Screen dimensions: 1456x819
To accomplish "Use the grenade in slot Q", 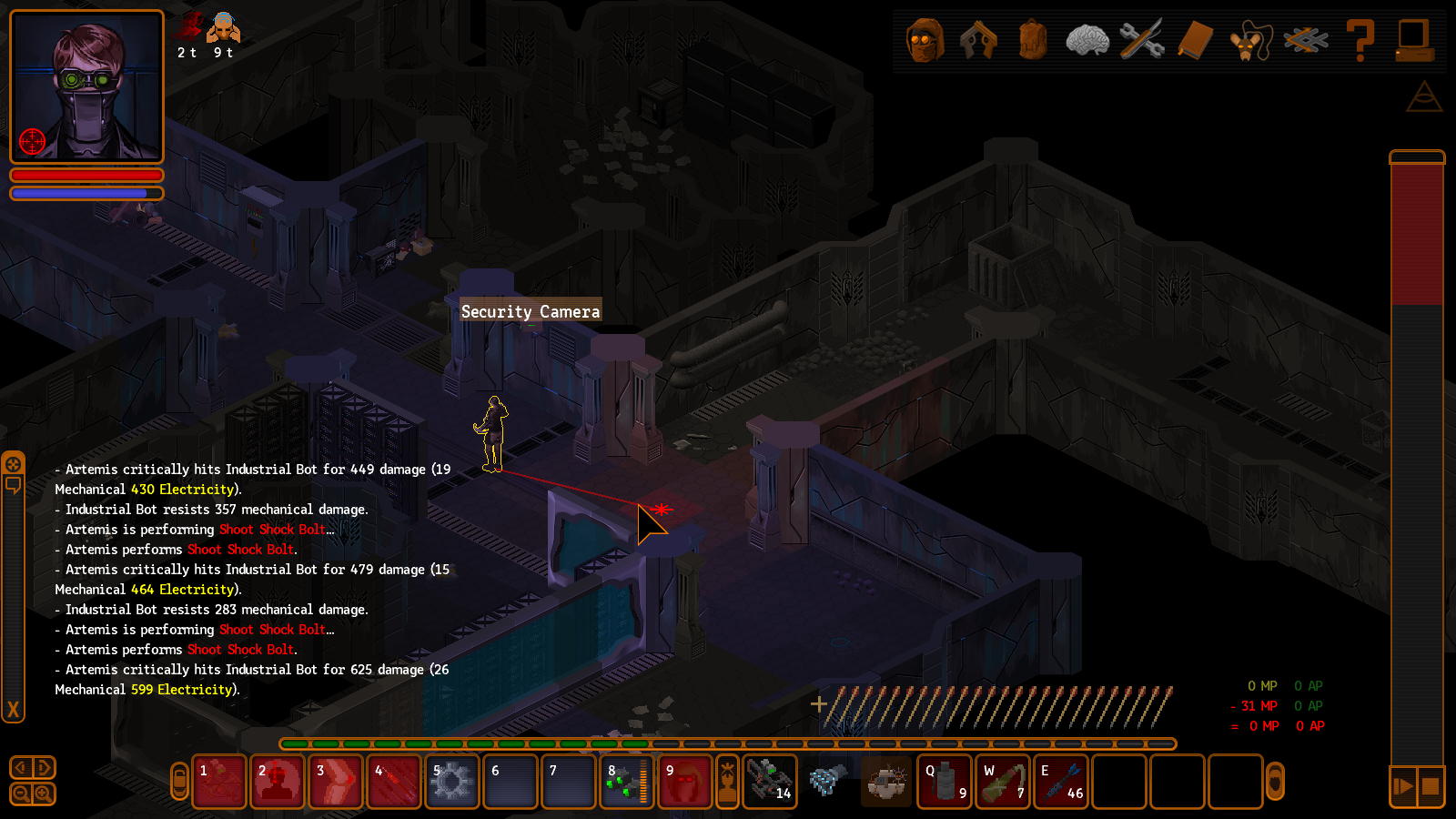I will pyautogui.click(x=945, y=782).
